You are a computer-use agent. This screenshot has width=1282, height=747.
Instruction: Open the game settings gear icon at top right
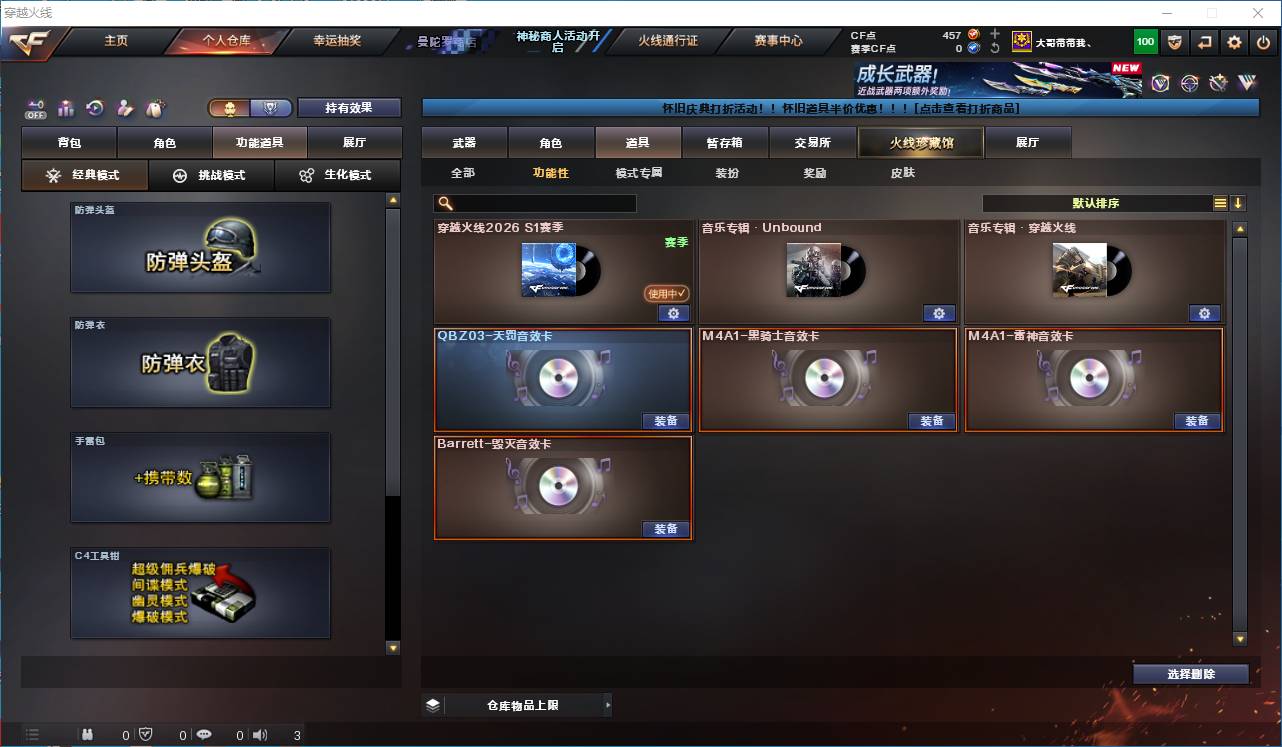1233,42
